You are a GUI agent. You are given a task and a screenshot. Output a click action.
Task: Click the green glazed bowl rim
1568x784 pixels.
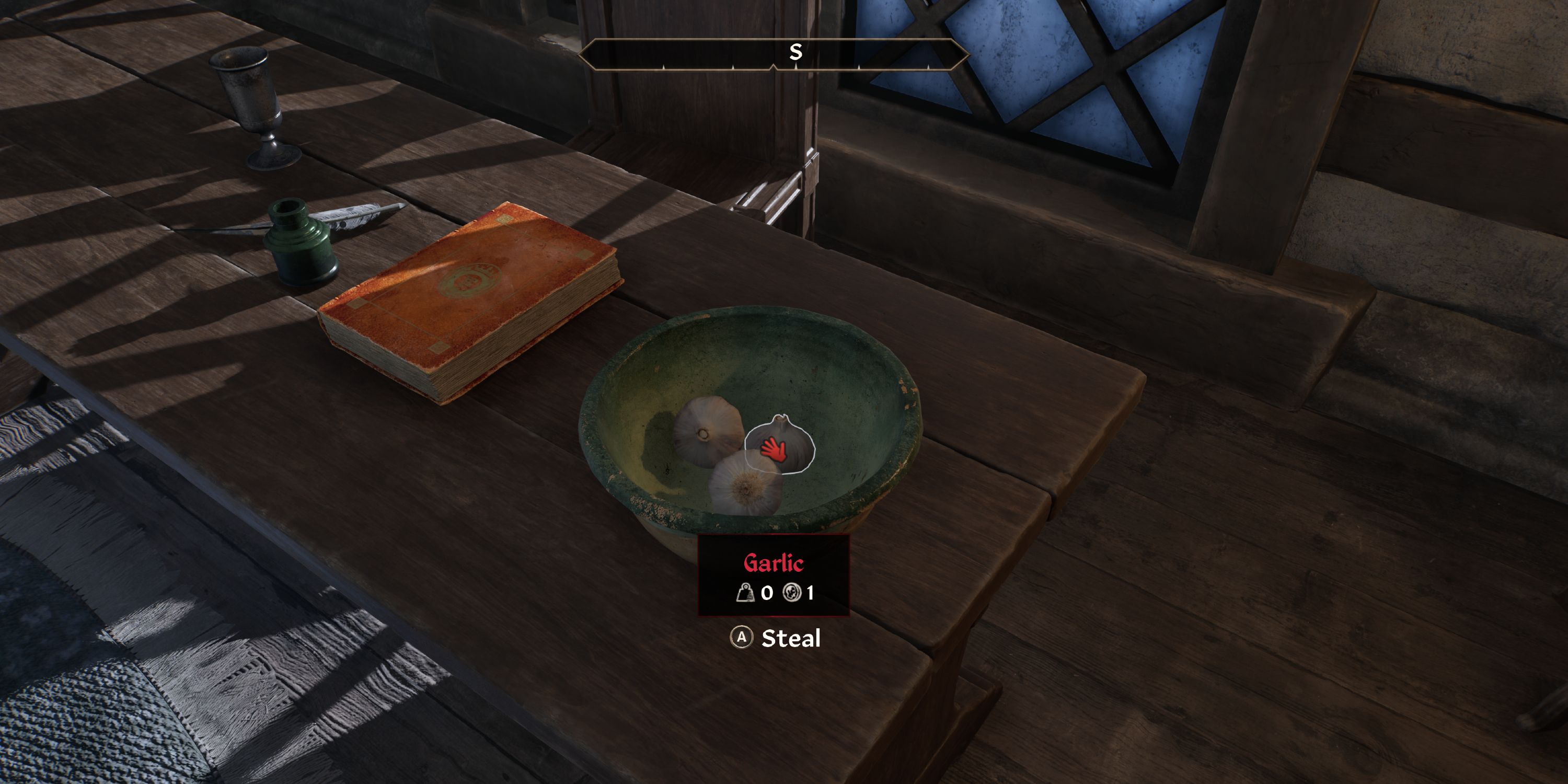tap(609, 414)
